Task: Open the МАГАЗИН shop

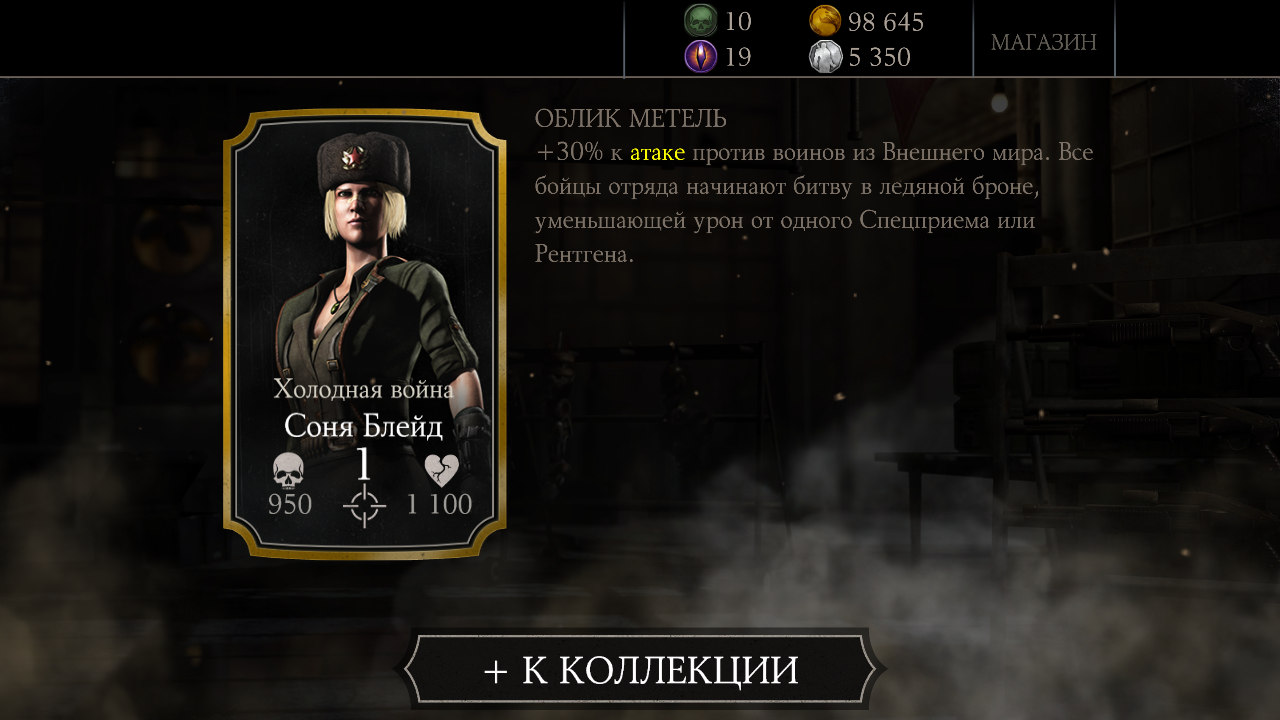Action: 1043,42
